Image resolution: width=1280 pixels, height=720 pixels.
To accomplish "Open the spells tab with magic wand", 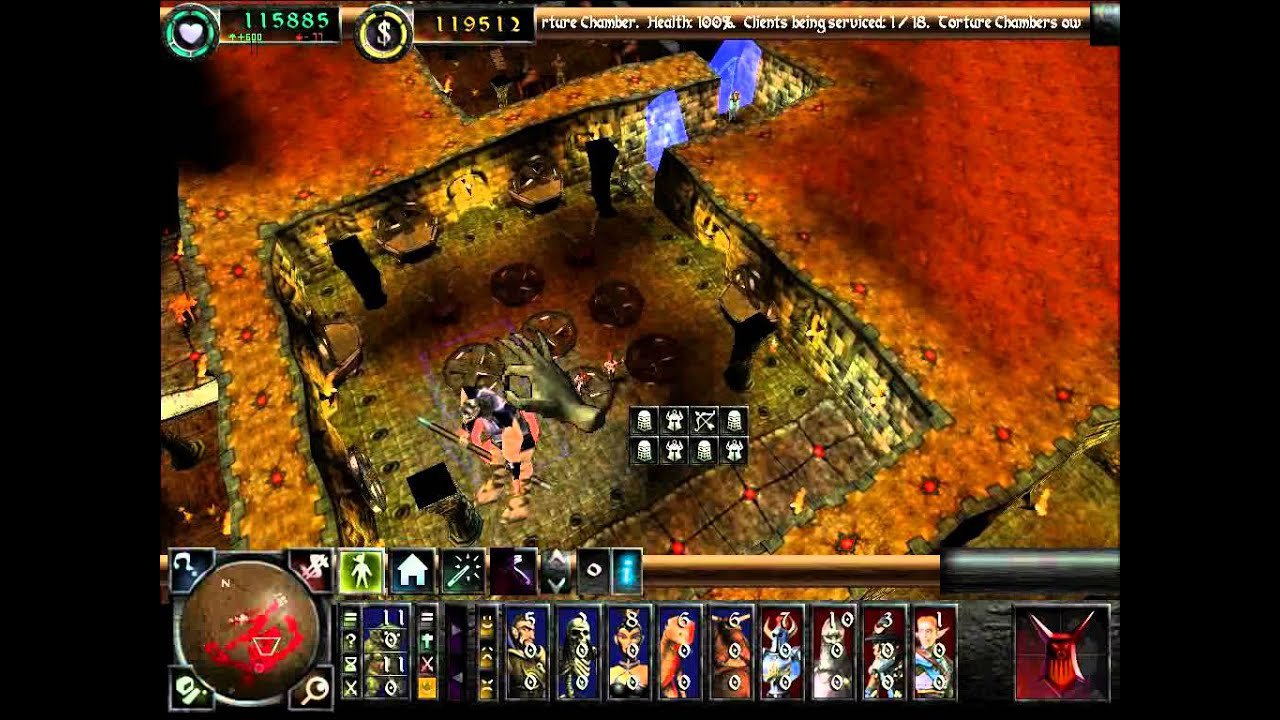I will tap(463, 571).
